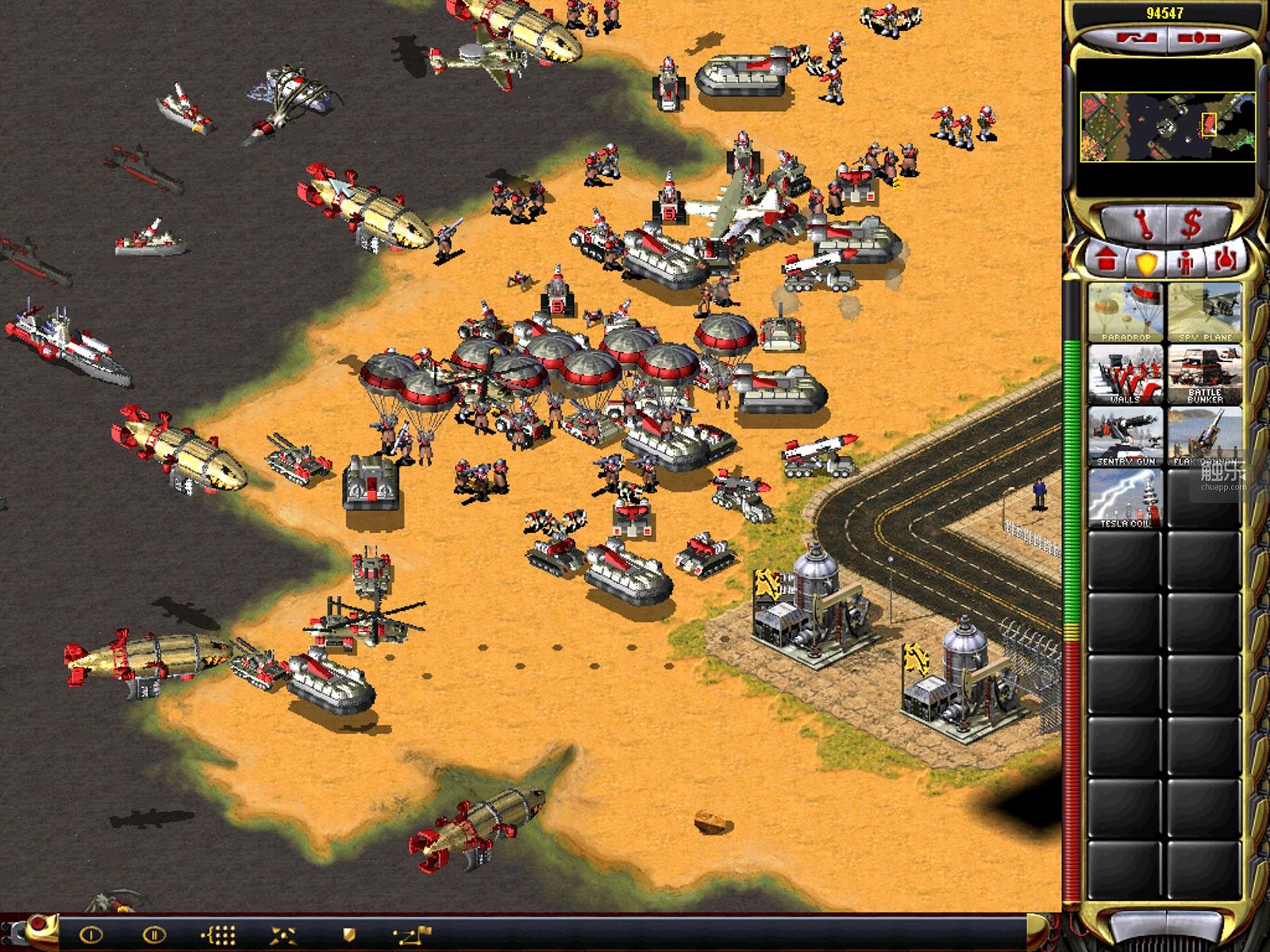Screen dimensions: 1270x952
Task: Queue a Flak Cannon
Action: click(1203, 436)
